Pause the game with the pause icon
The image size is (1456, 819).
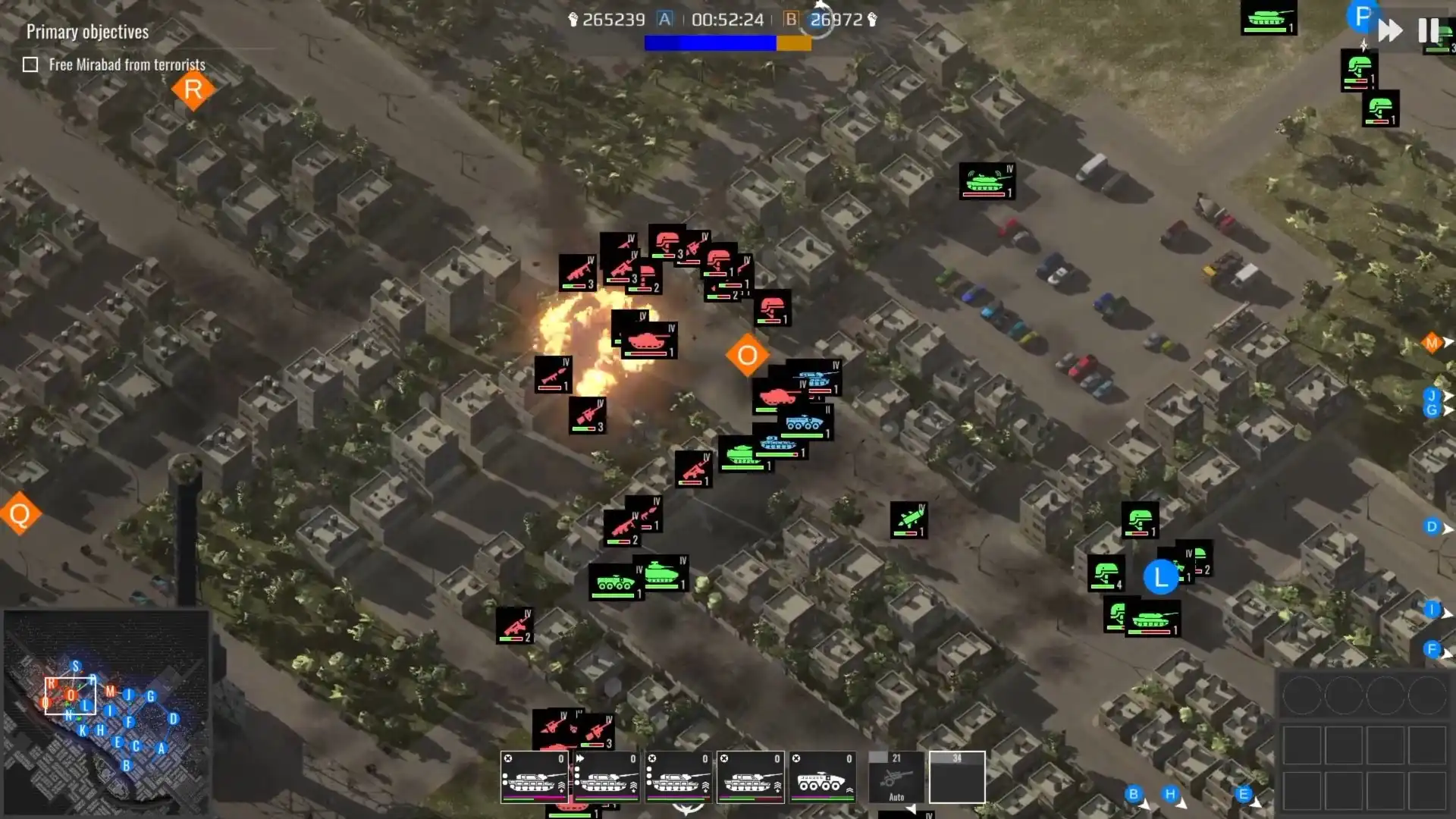[x=1429, y=30]
